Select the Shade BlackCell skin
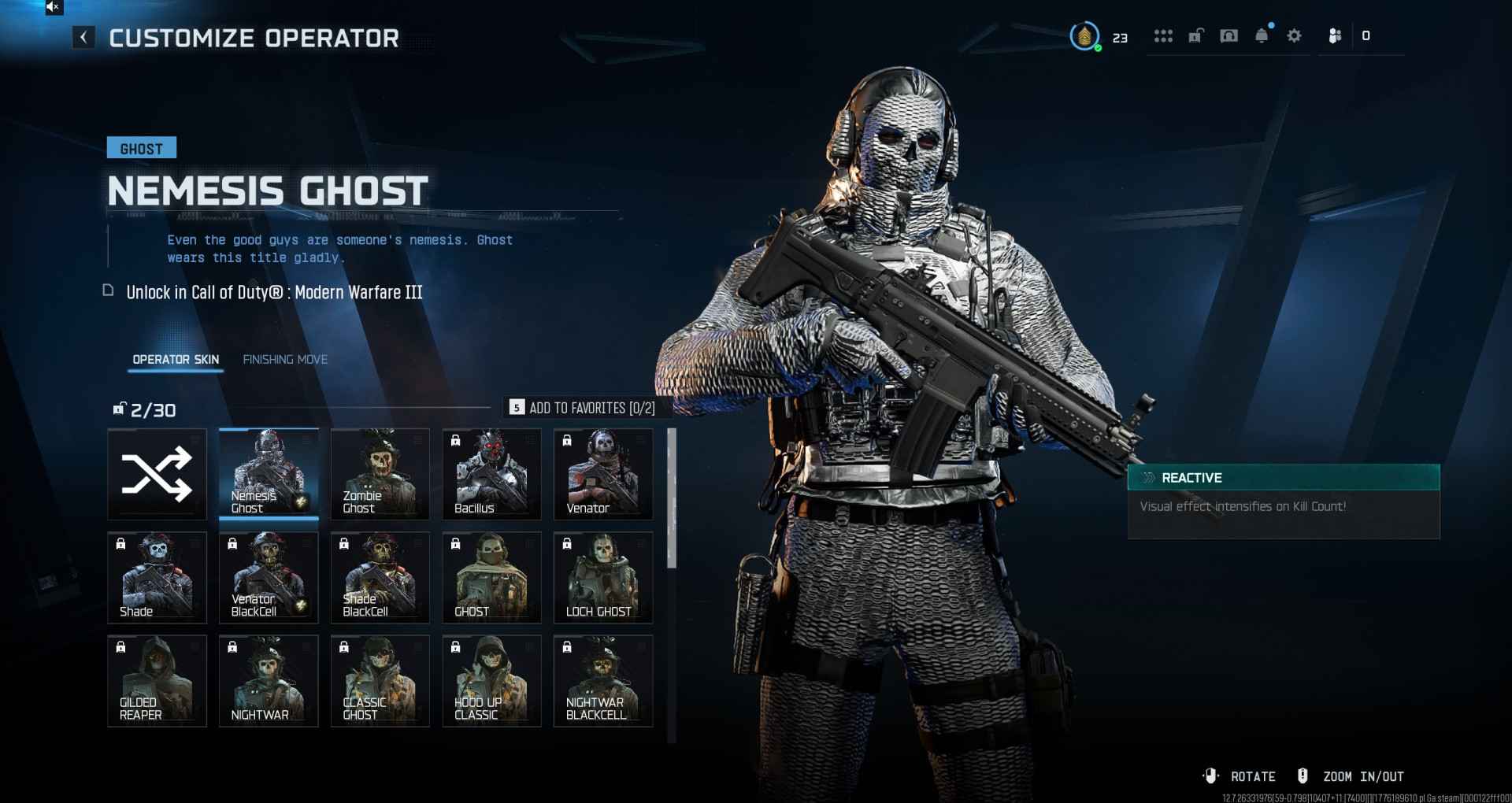Screen dimensions: 1512x803 coord(380,577)
